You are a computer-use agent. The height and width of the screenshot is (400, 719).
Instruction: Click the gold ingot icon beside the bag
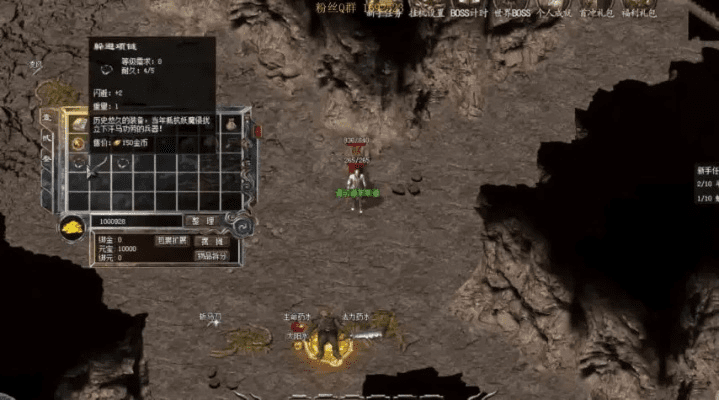(x=74, y=227)
